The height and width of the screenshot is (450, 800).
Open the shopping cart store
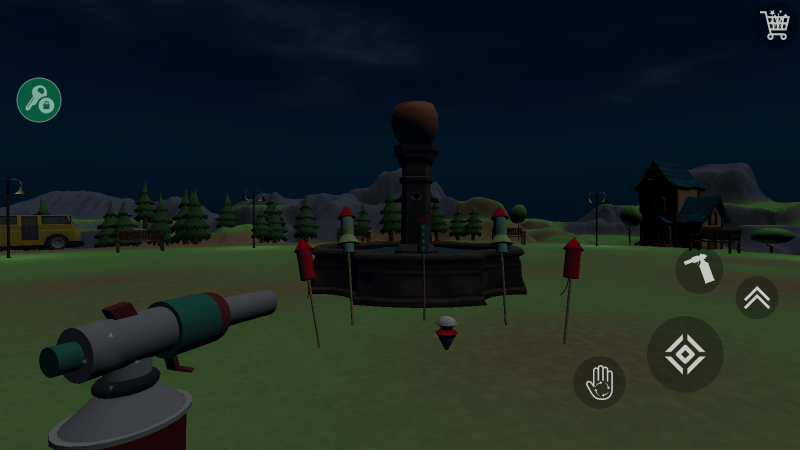775,24
